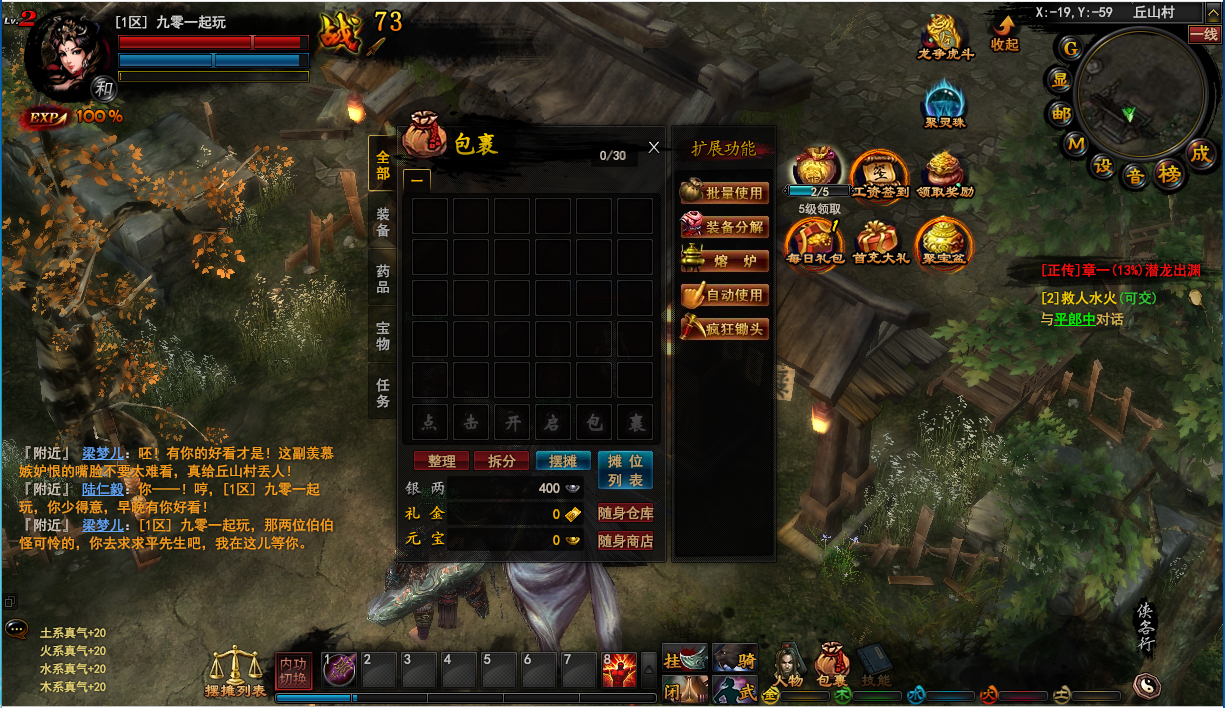The image size is (1225, 708).
Task: Click the 内功切换 switch button
Action: click(x=293, y=671)
